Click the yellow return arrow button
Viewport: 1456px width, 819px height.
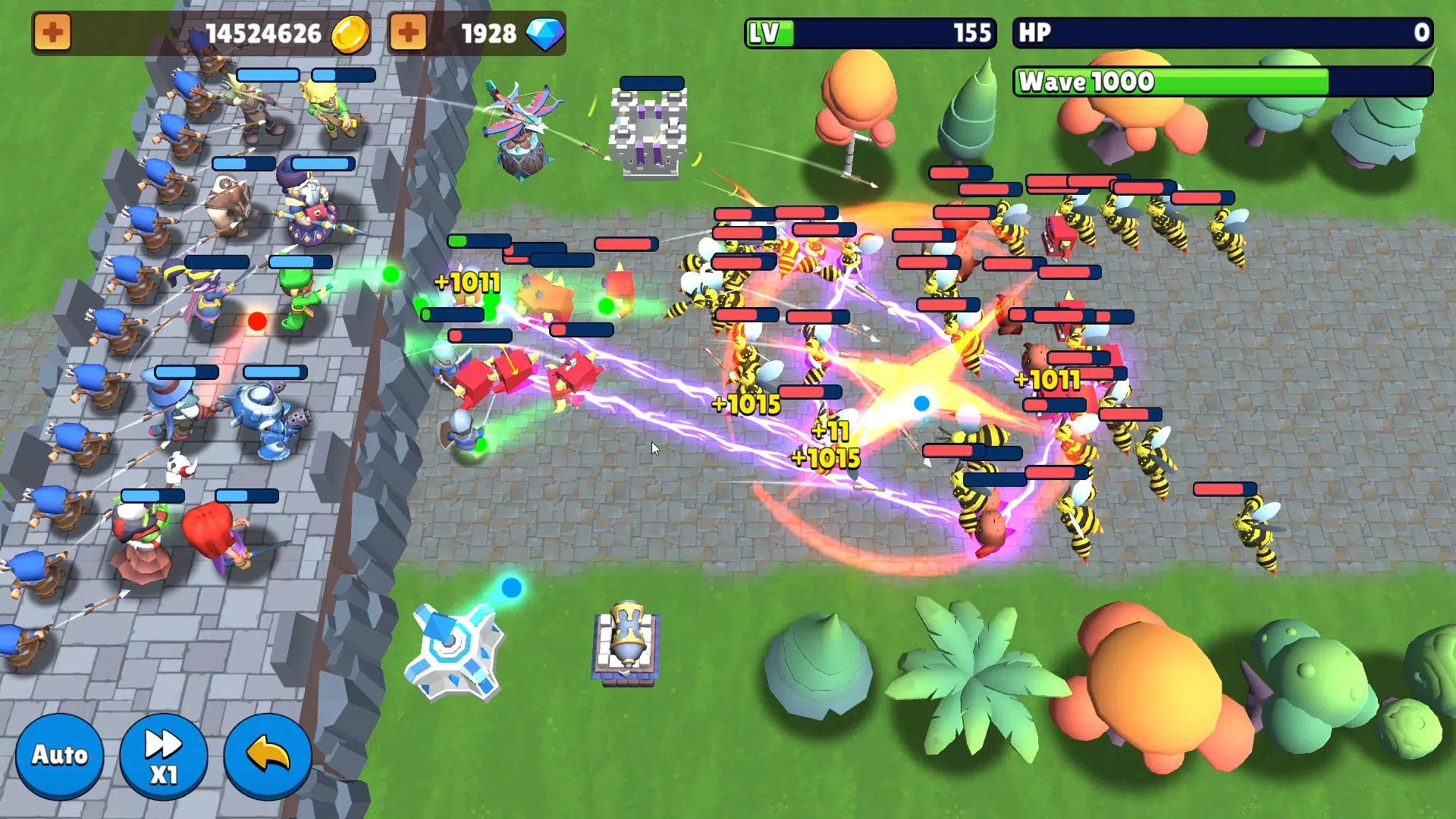(x=268, y=755)
